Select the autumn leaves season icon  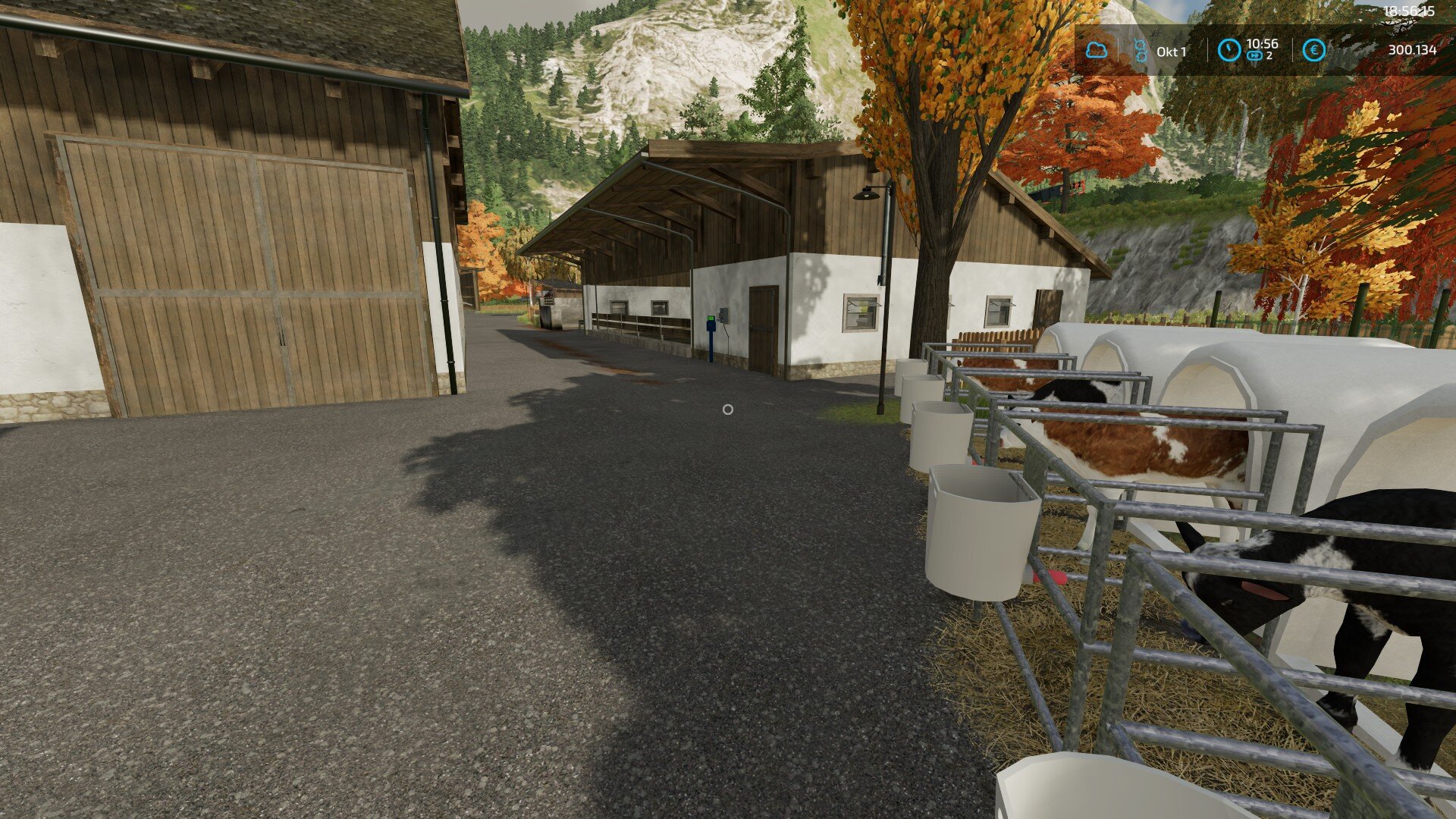[1140, 51]
